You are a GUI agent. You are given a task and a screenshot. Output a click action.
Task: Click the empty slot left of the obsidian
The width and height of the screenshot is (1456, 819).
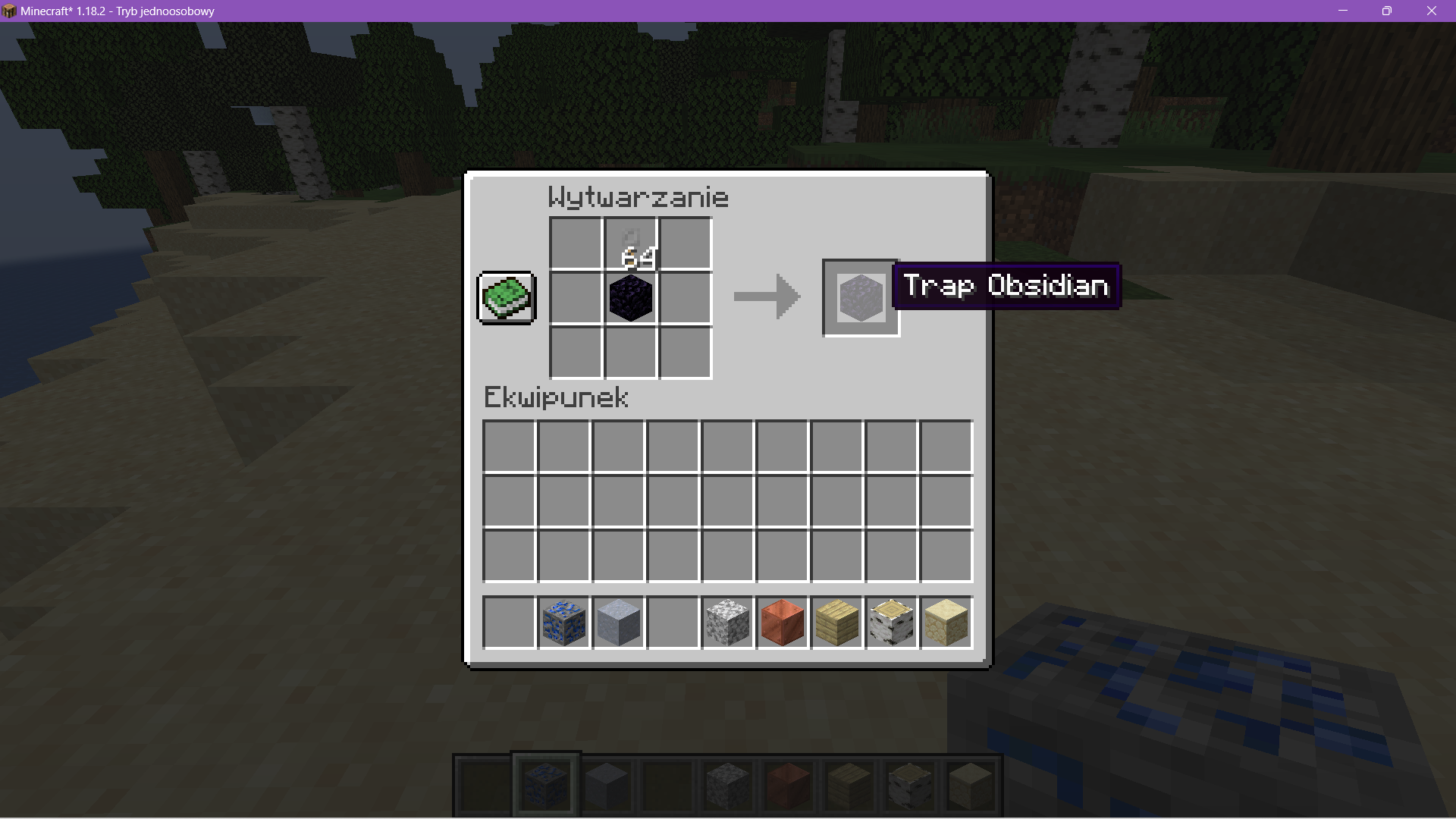(575, 297)
